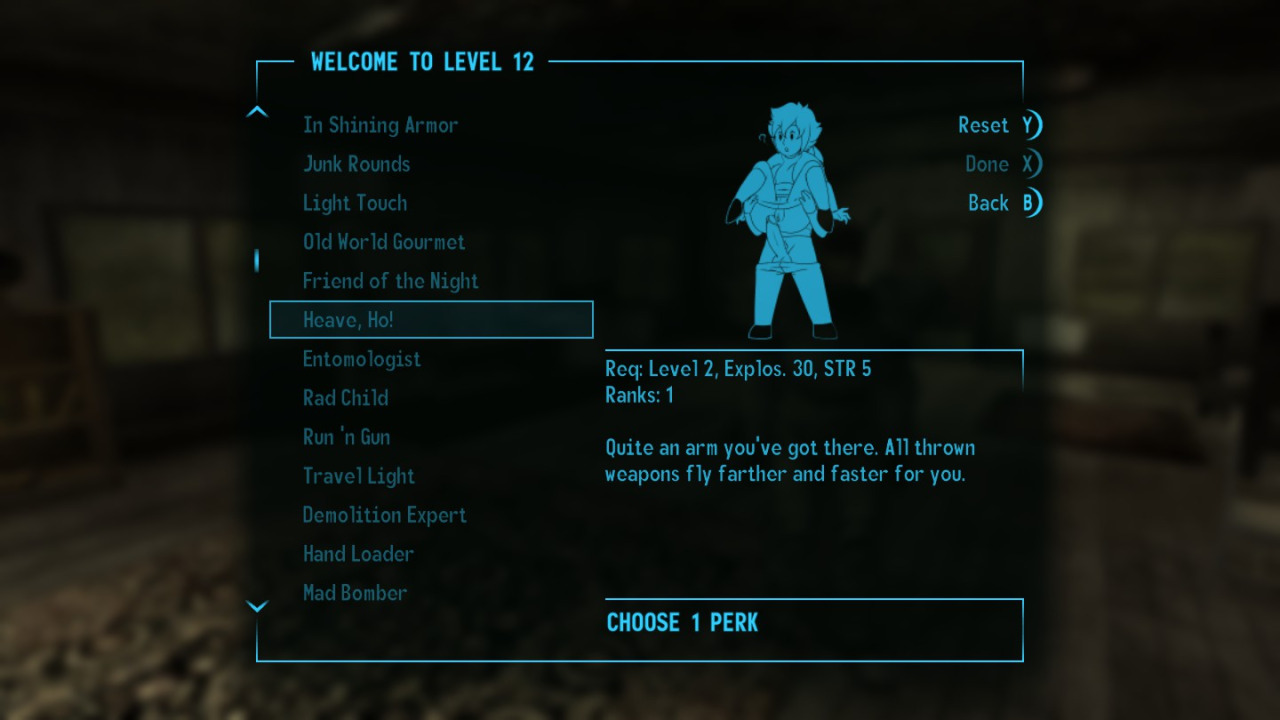The image size is (1280, 720).
Task: Pick the Rad Child perk
Action: click(x=345, y=398)
